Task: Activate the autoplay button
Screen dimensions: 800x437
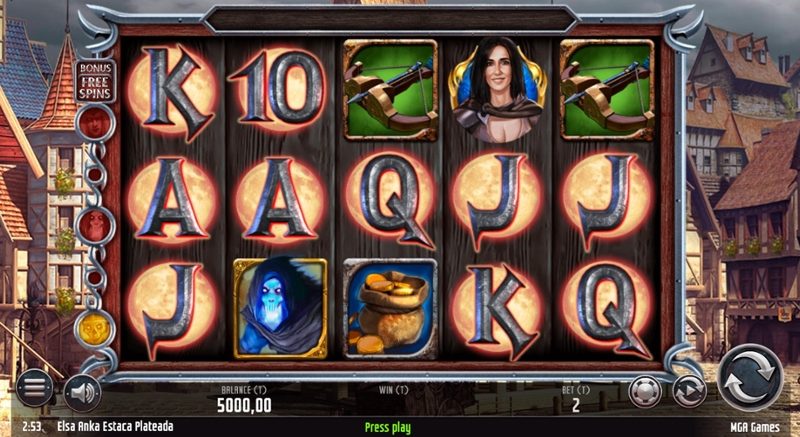Action: [x=688, y=389]
